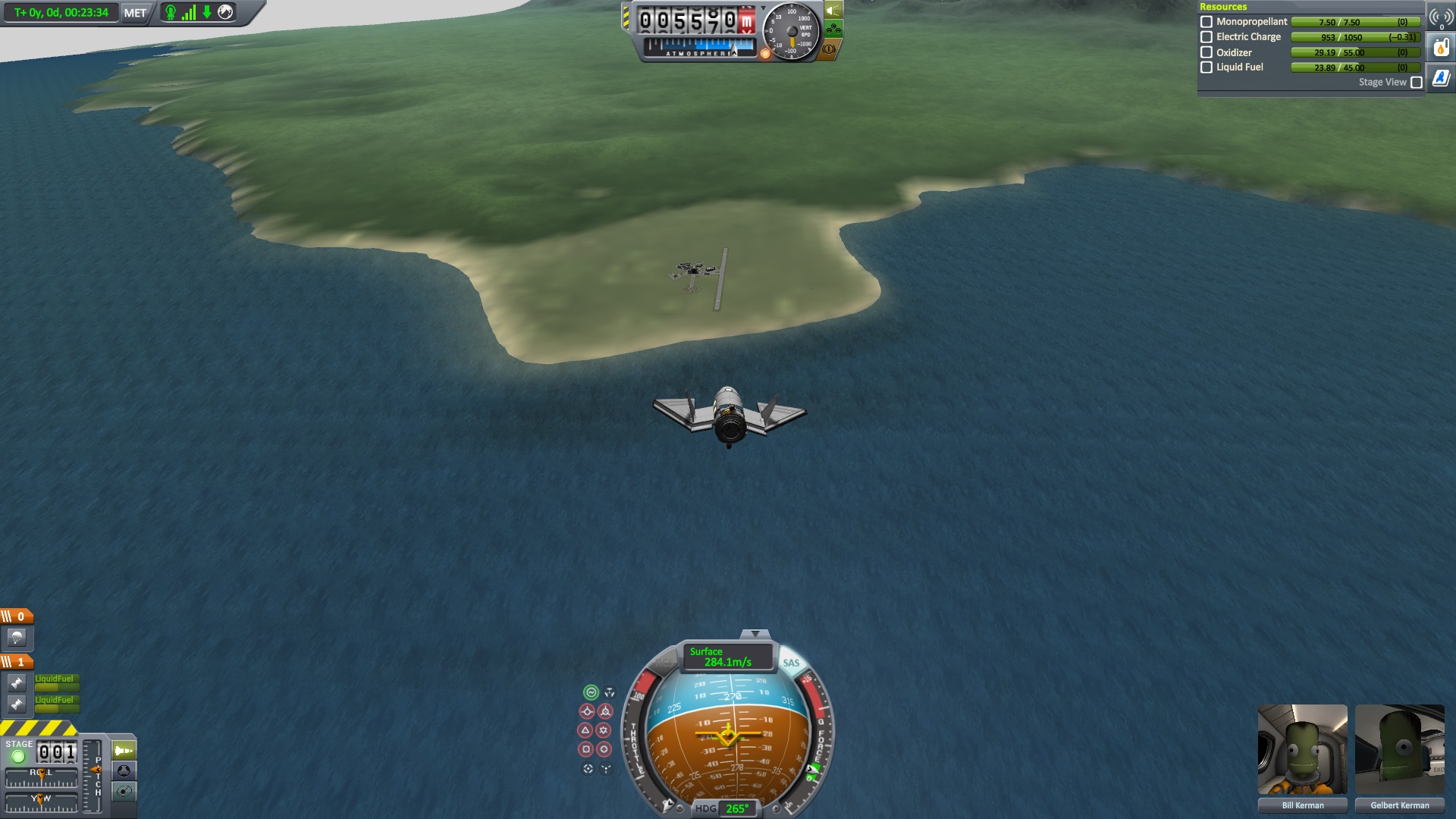
Task: Collapse the navball with the arrow tab
Action: point(755,634)
